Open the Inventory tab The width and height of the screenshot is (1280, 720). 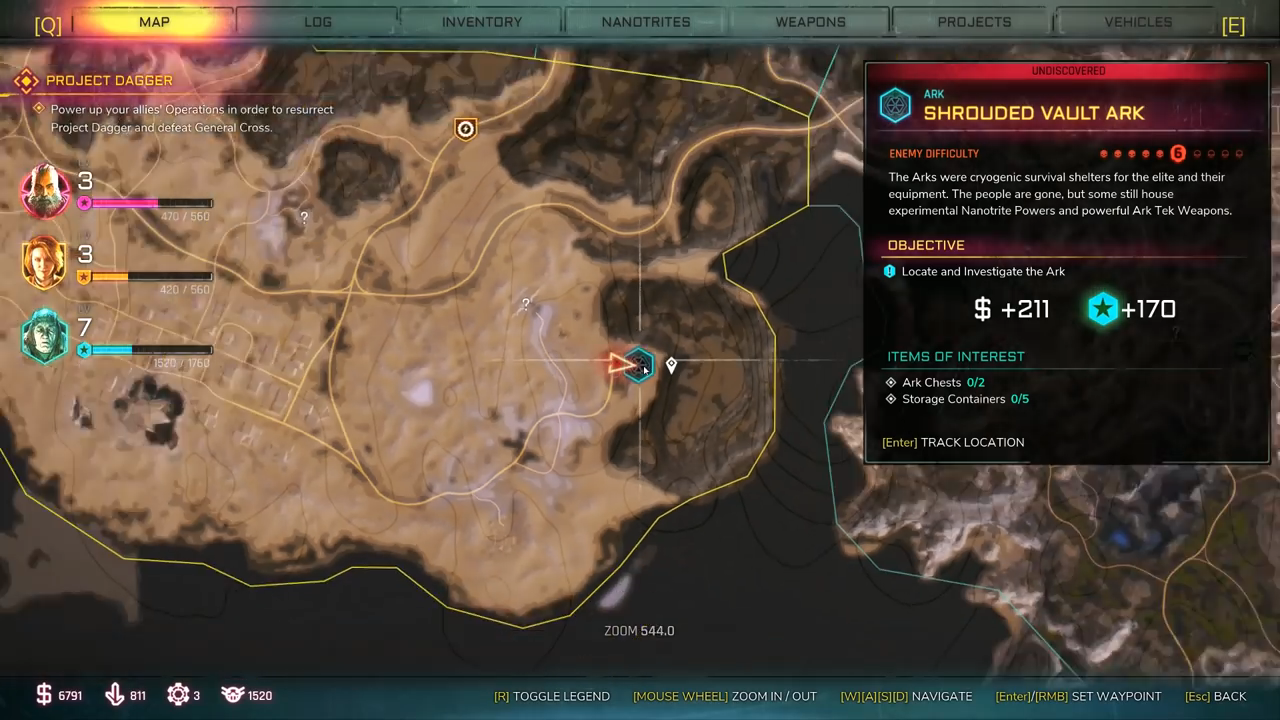point(482,22)
